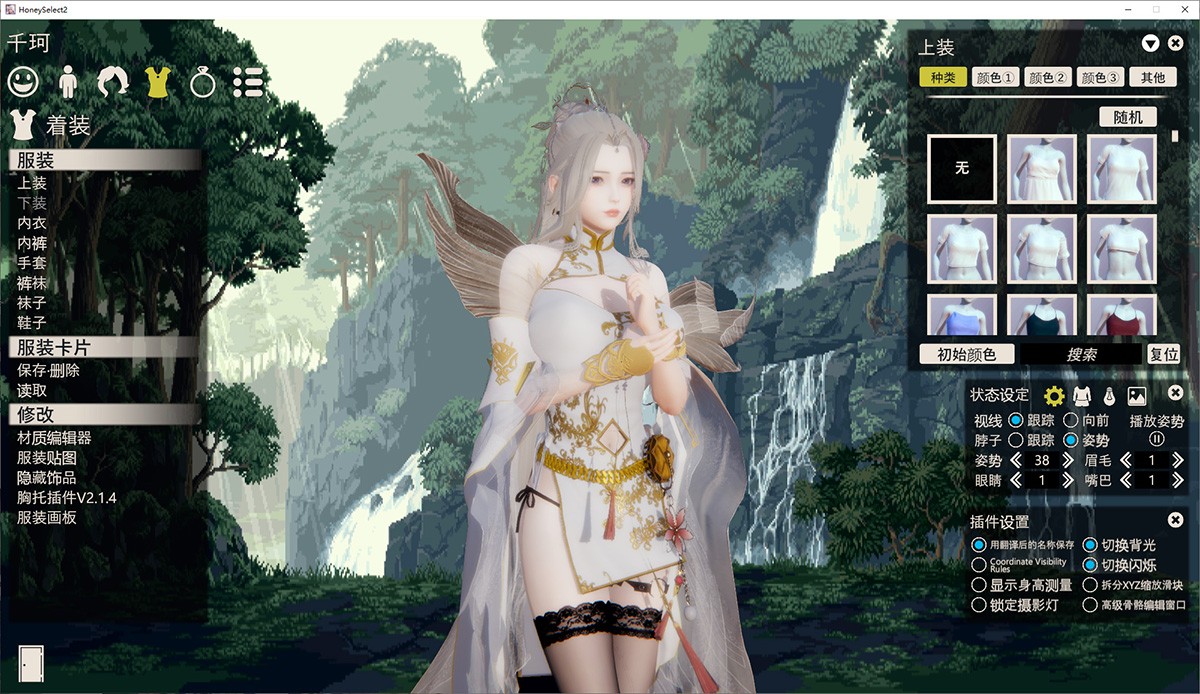Open 保存·删除 for clothing cards
This screenshot has width=1200, height=694.
tap(48, 370)
